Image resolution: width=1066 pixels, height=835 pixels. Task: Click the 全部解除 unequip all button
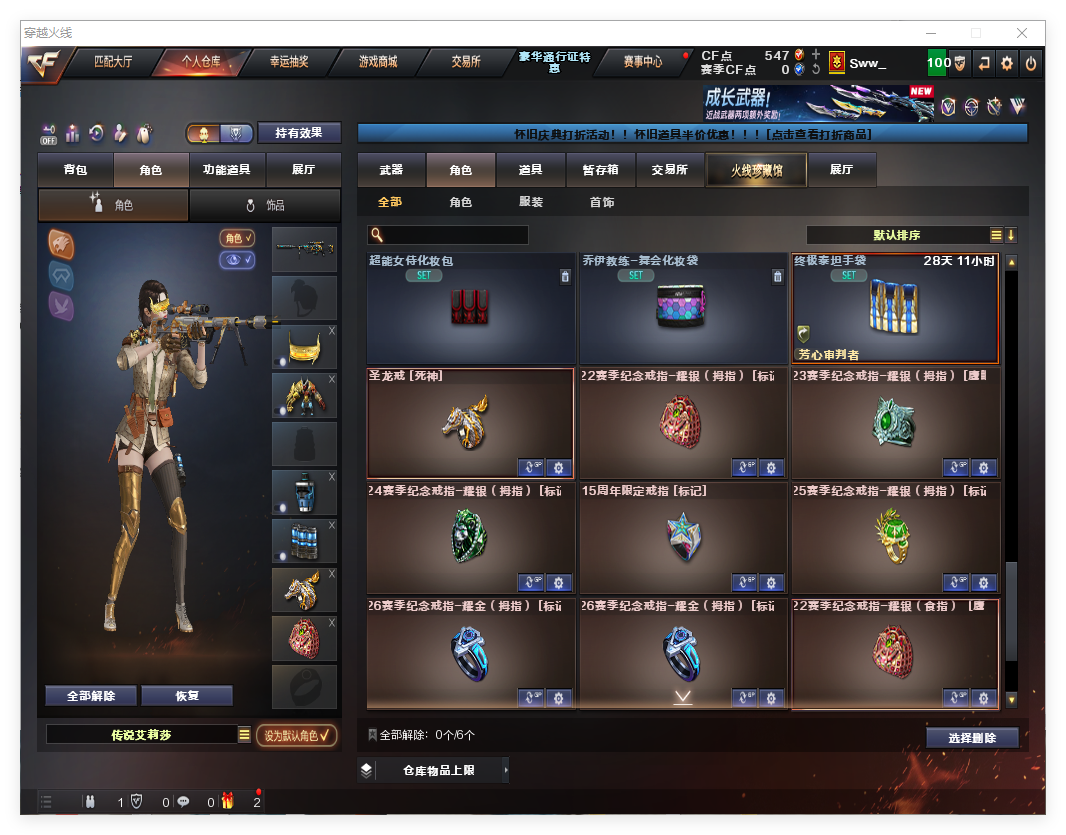pos(91,696)
